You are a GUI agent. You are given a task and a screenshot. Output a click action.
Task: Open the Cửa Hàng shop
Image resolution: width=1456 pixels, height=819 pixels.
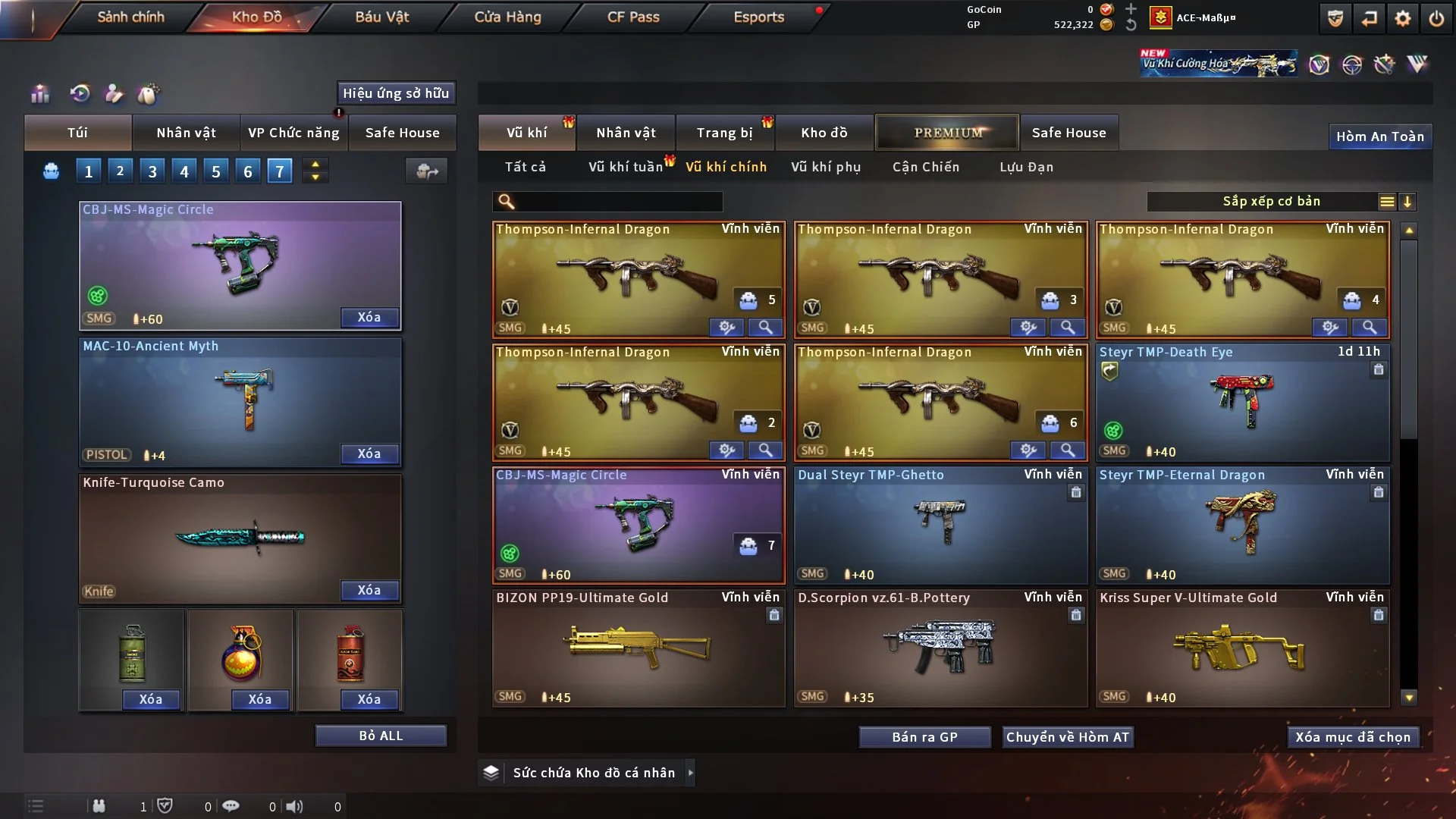point(507,17)
